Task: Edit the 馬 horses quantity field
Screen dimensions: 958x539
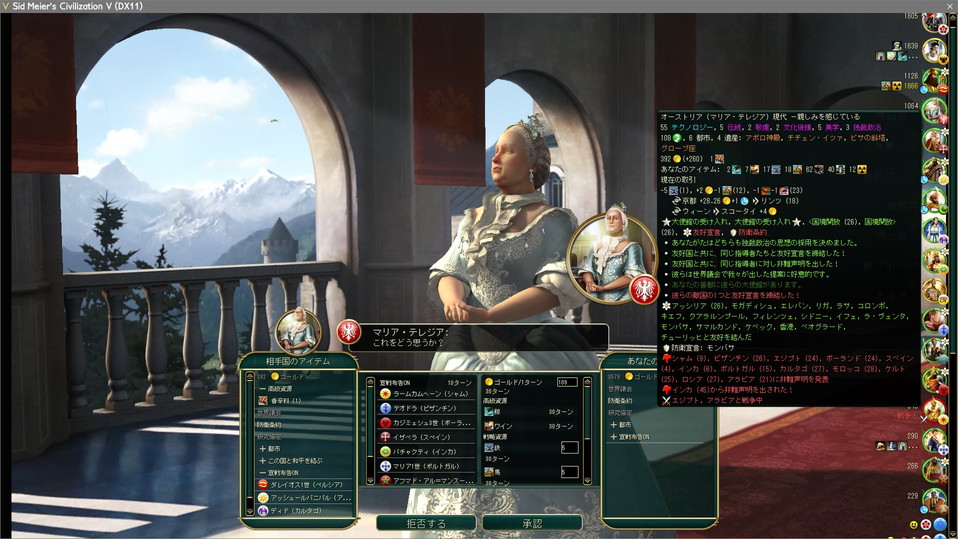Action: (569, 472)
